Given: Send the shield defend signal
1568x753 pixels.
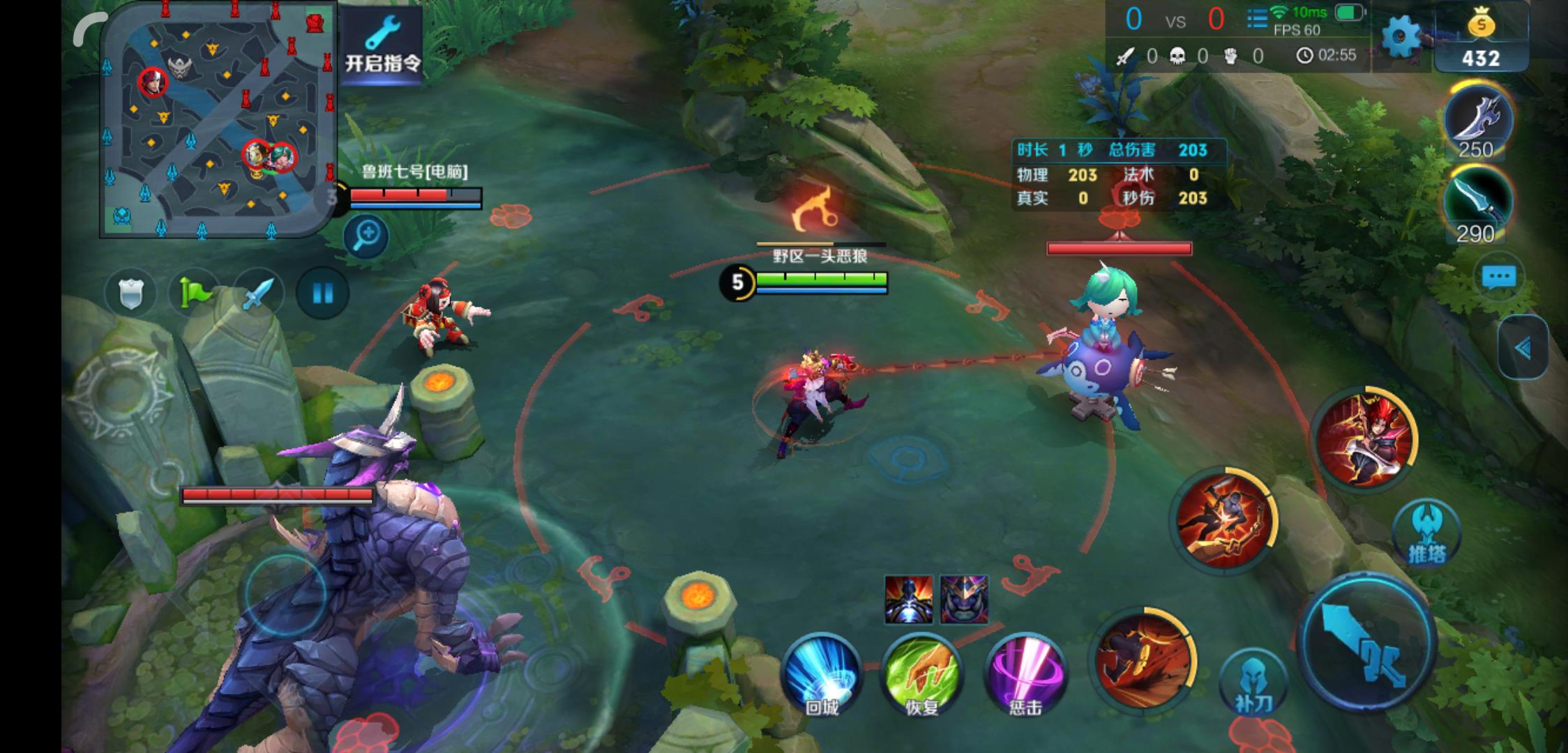Looking at the screenshot, I should point(130,293).
